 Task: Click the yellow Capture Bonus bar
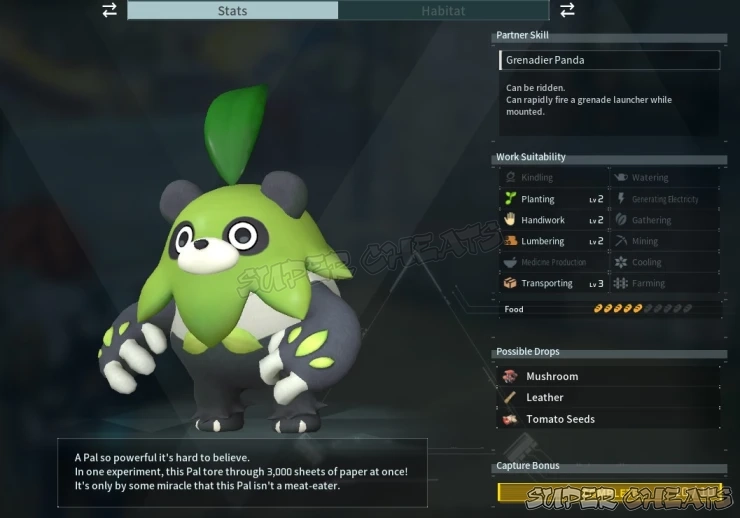(x=608, y=492)
